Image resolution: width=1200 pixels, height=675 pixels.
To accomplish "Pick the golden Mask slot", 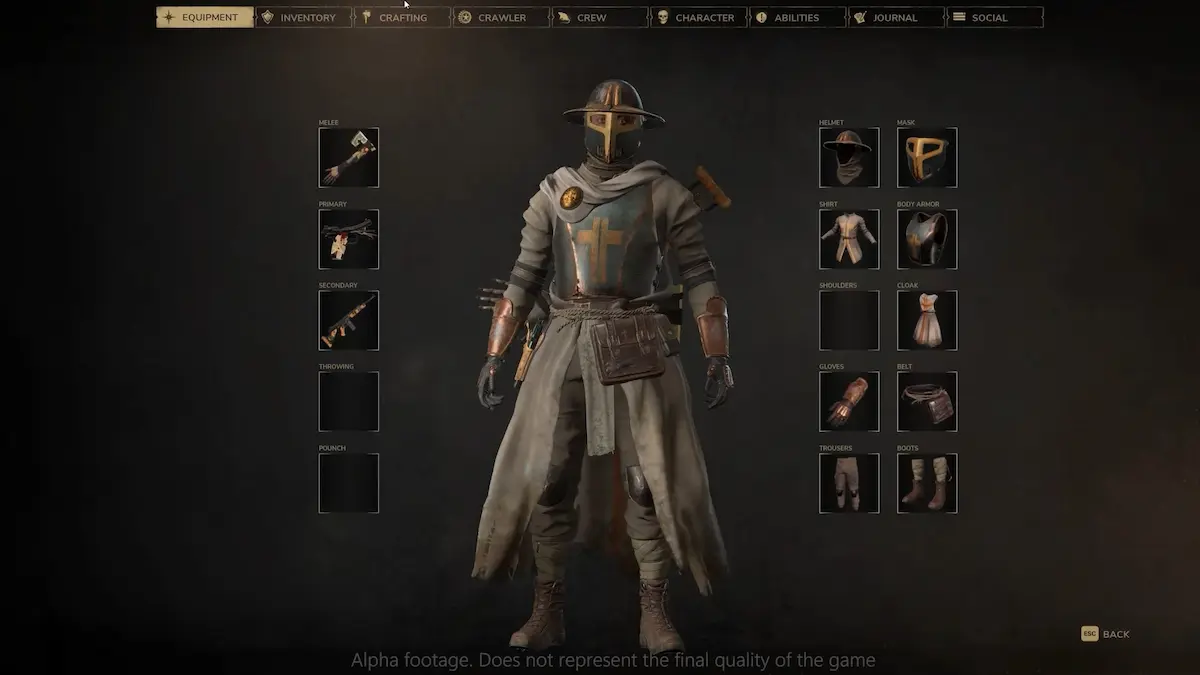I will pyautogui.click(x=927, y=158).
